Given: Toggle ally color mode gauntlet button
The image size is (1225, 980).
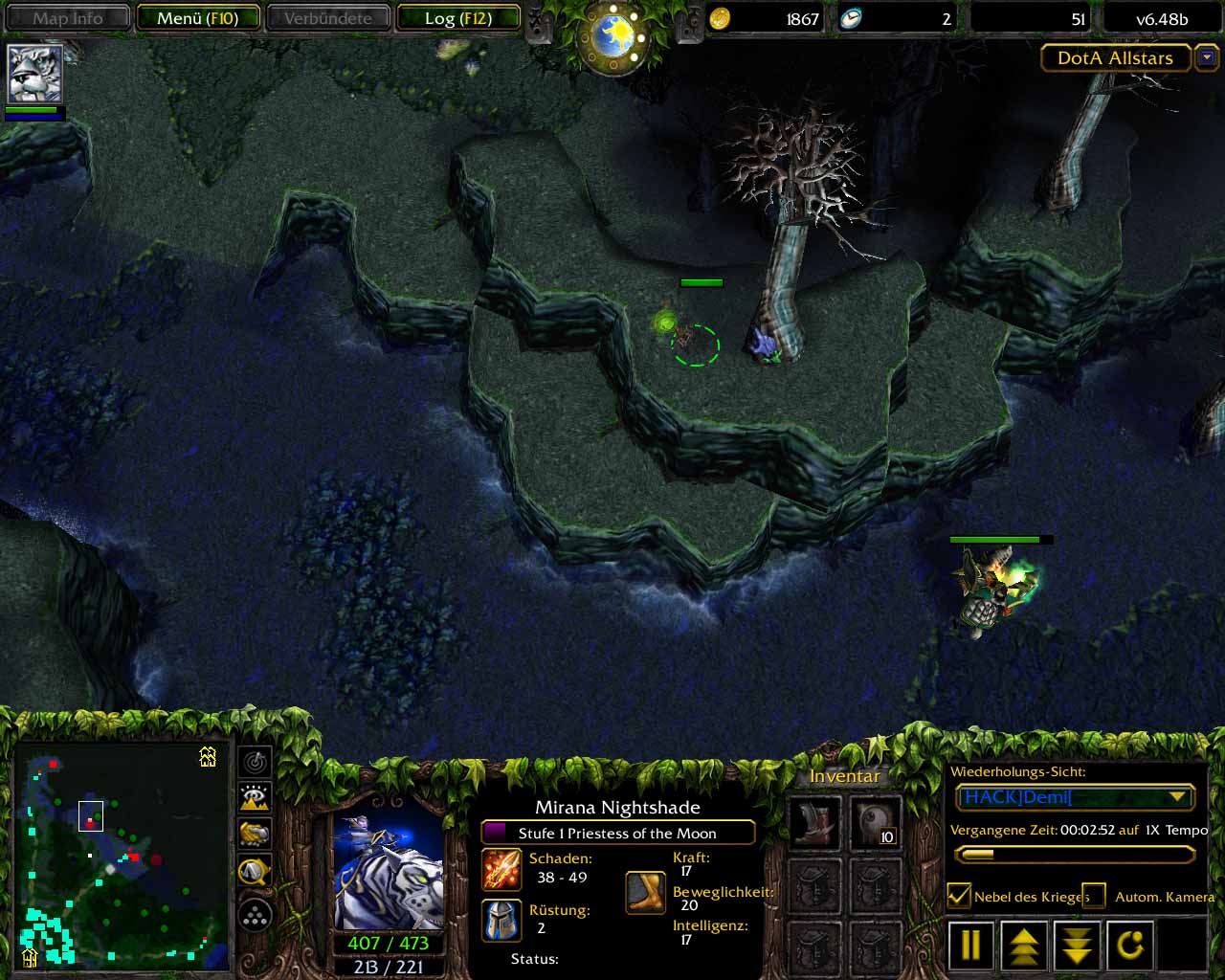Looking at the screenshot, I should click(x=255, y=834).
